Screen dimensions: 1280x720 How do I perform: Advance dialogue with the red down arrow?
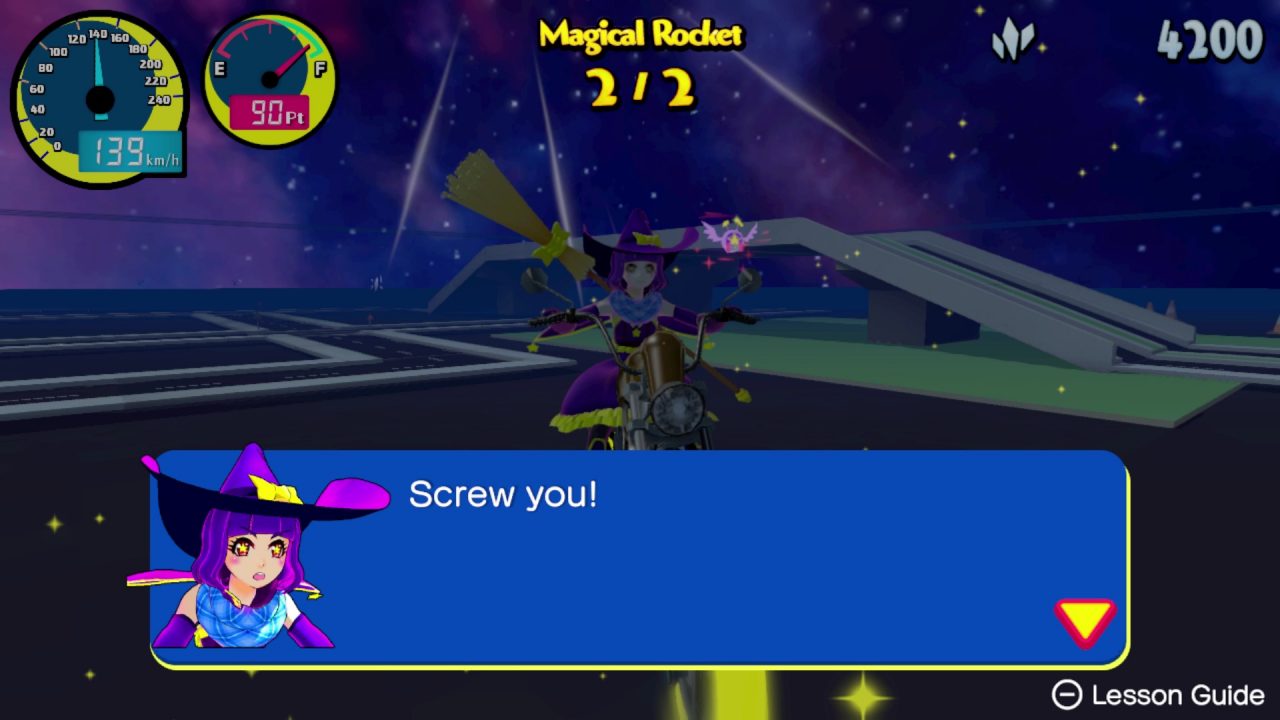pos(1084,621)
